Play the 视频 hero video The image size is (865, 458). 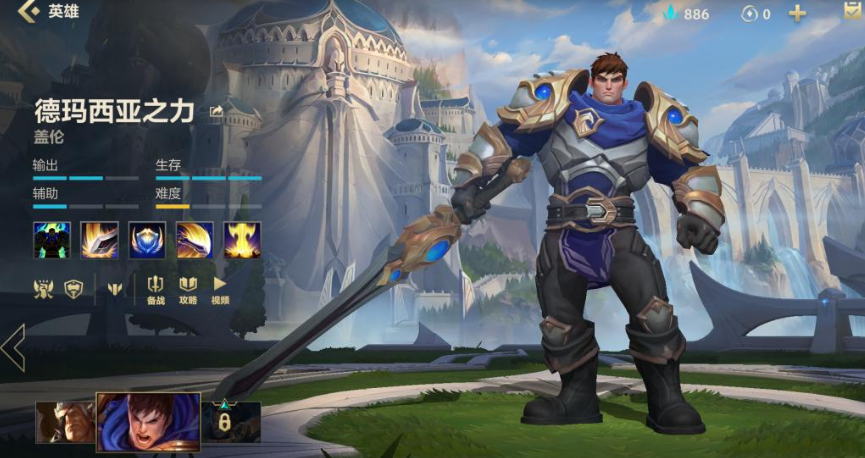pos(220,289)
